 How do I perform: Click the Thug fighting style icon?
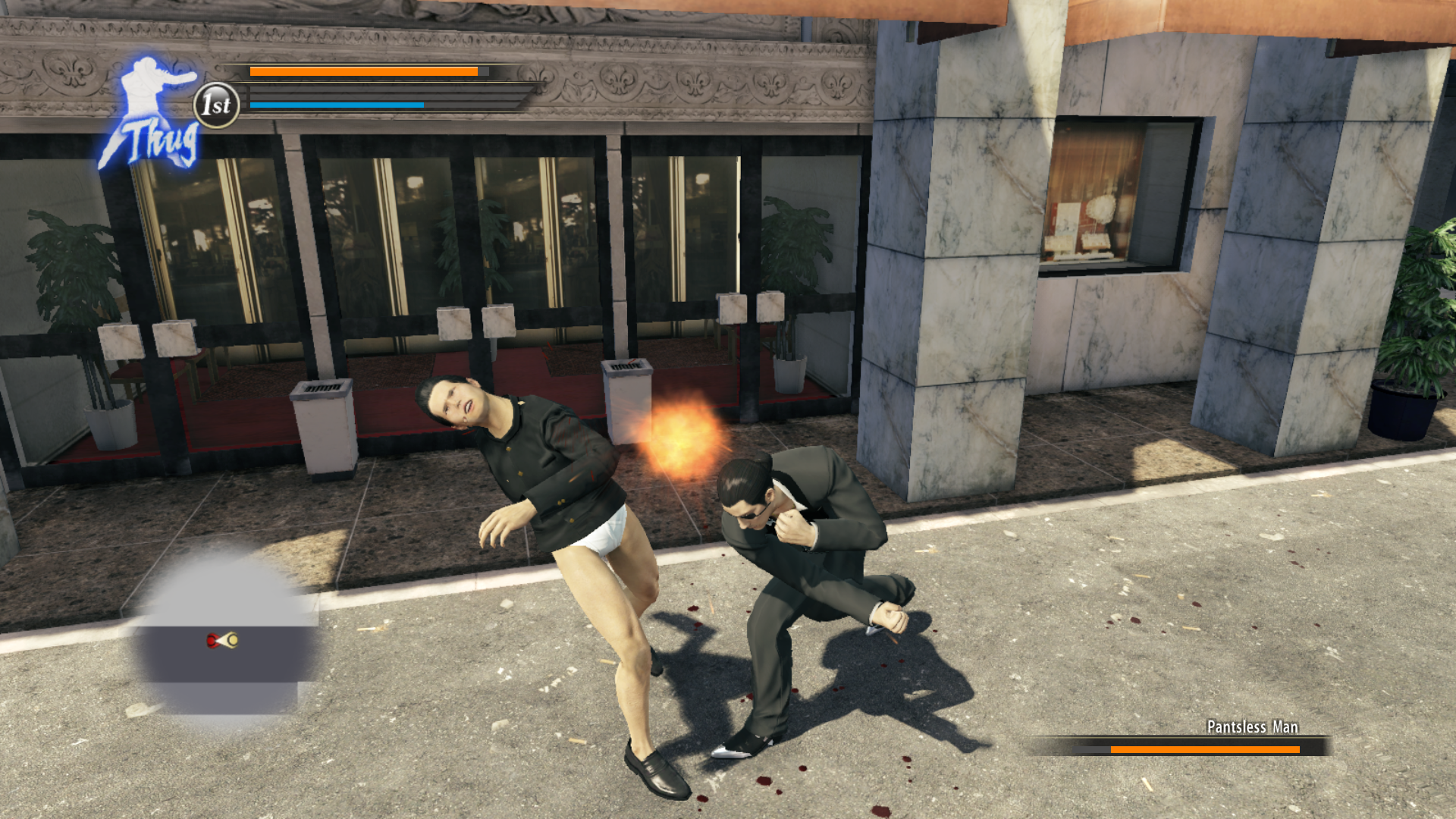point(152,114)
